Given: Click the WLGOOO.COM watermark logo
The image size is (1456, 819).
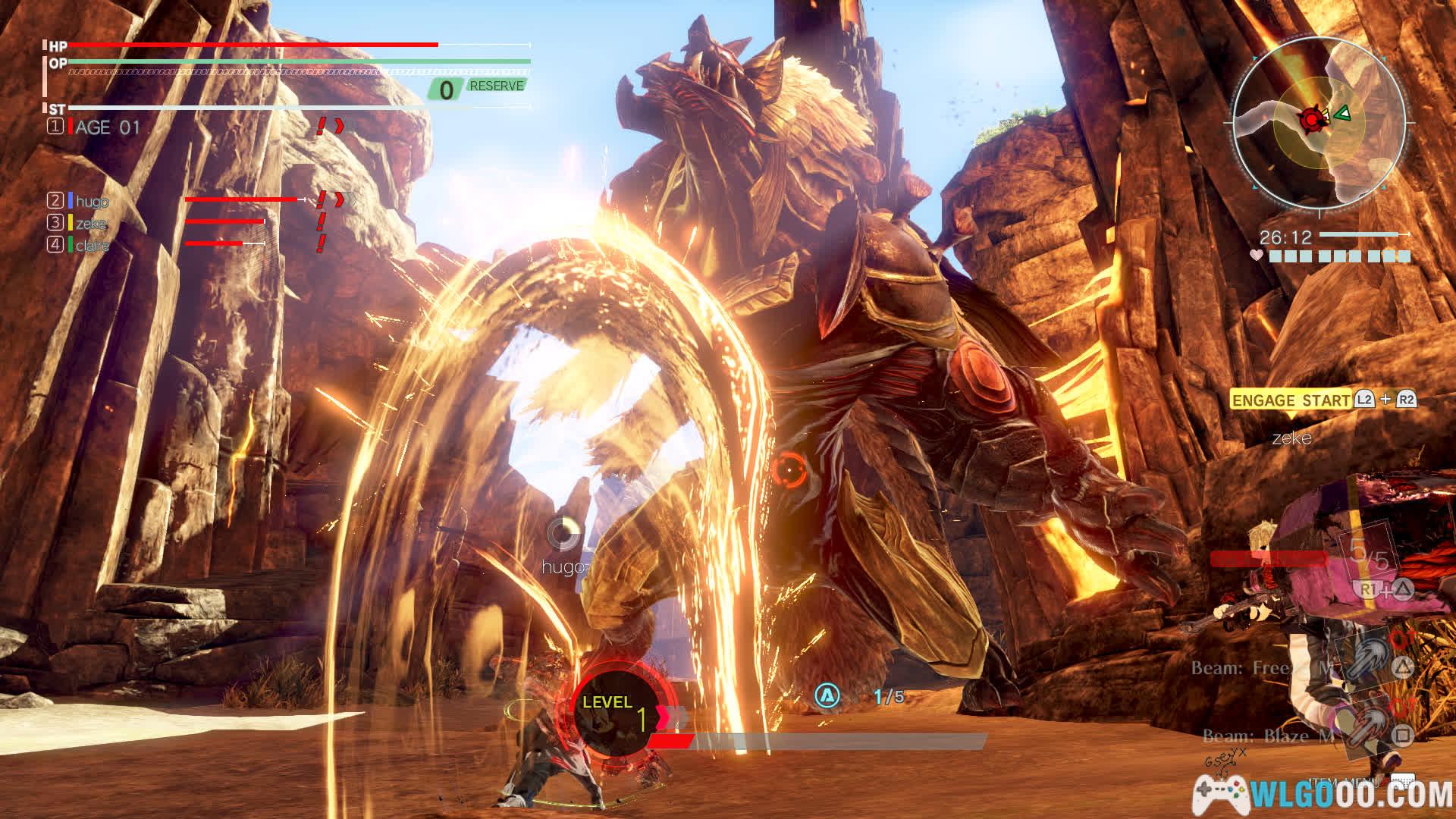Looking at the screenshot, I should pyautogui.click(x=1323, y=794).
